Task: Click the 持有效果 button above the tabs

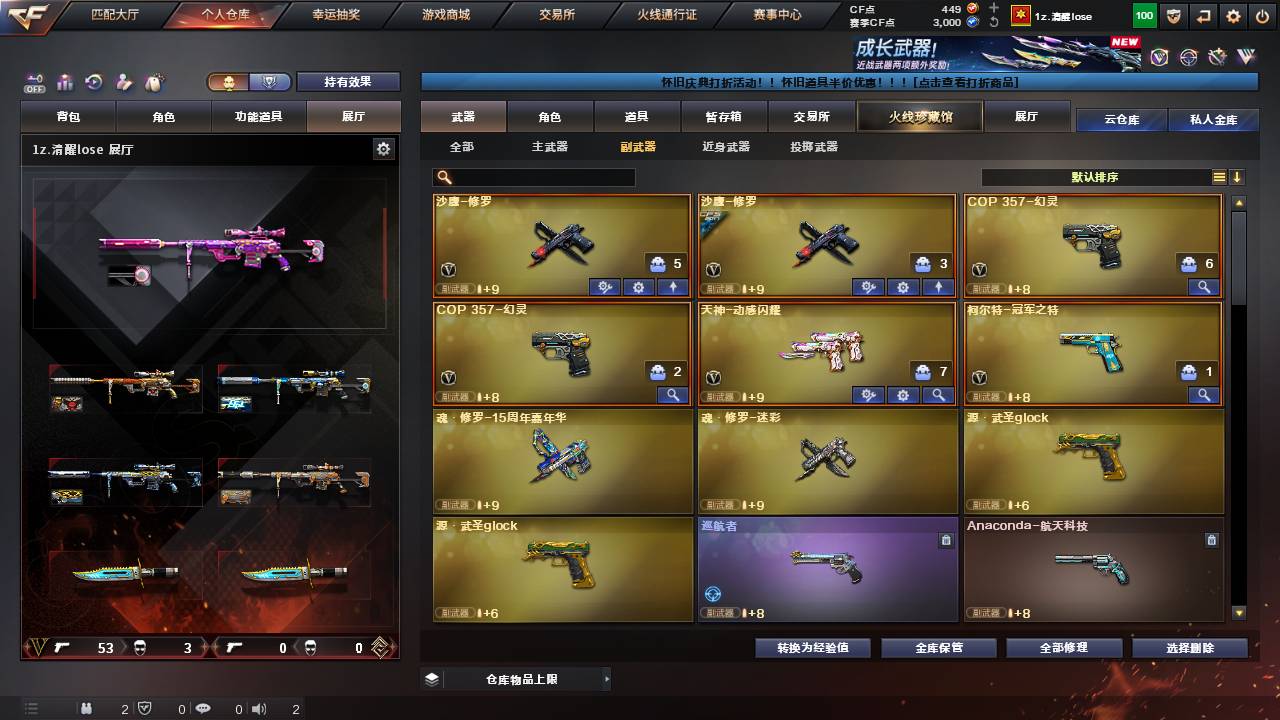Action: [348, 81]
